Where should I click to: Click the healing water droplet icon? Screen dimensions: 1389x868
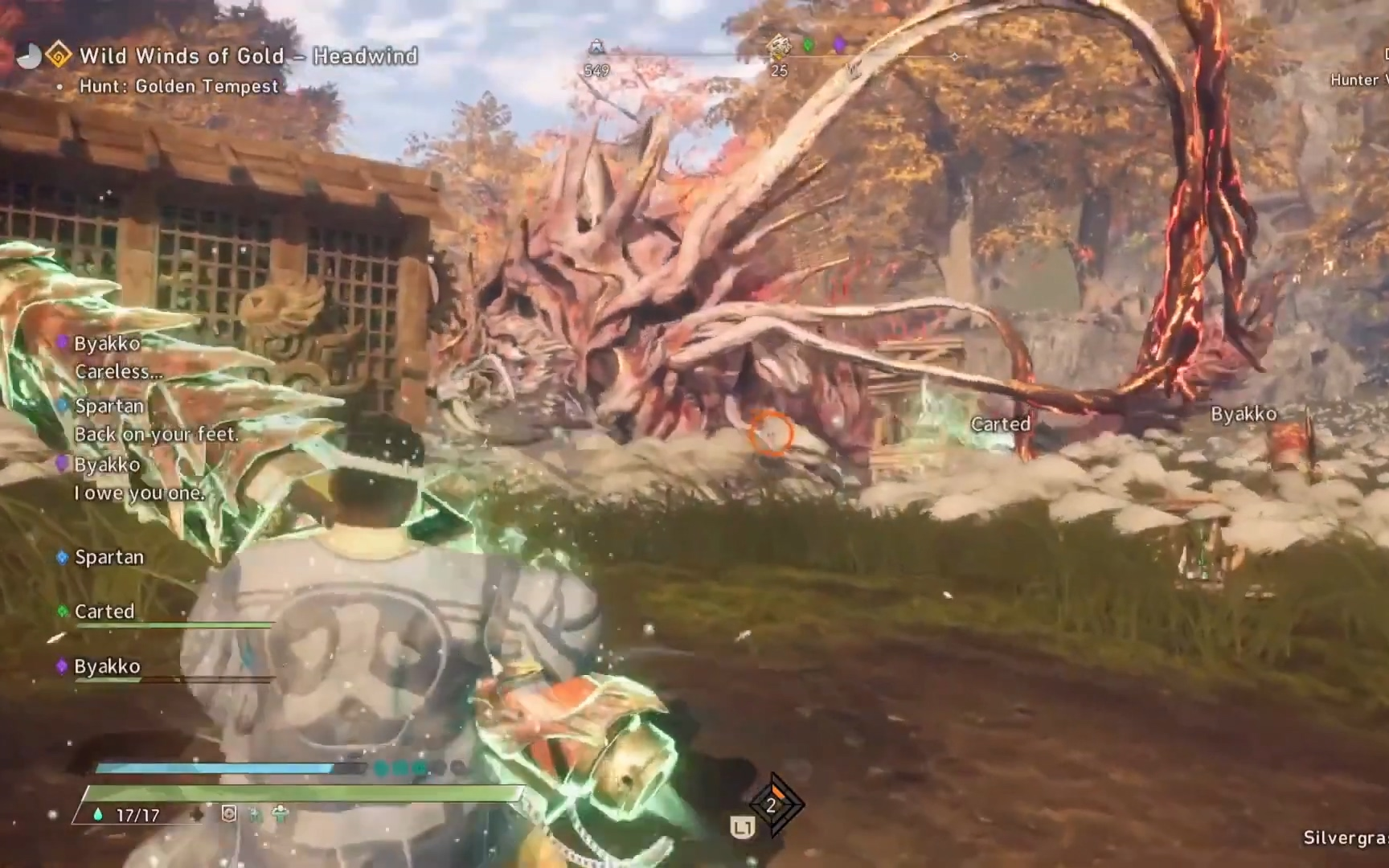click(x=98, y=814)
